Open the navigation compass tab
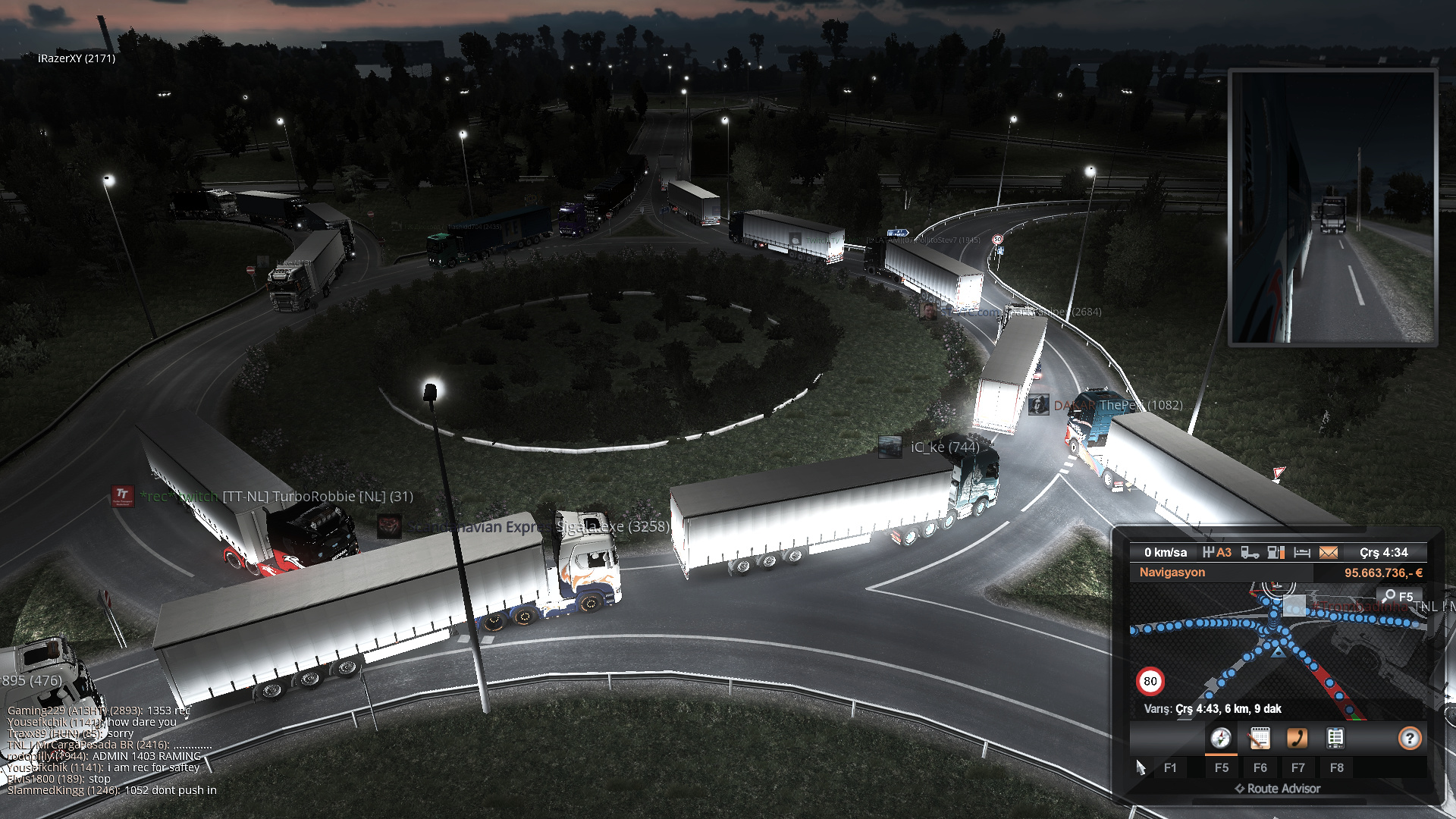 (1220, 738)
